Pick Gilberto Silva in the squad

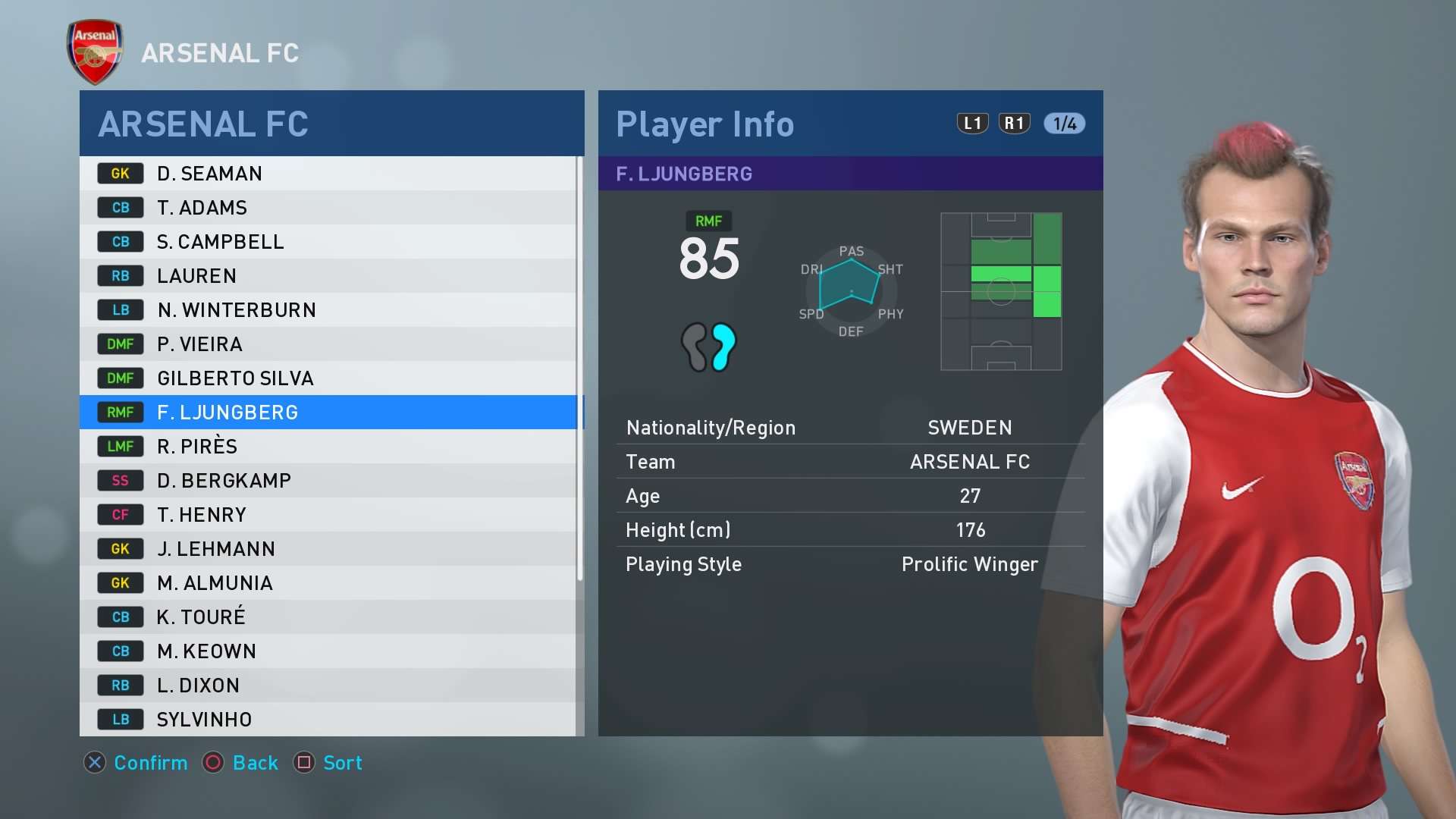(x=328, y=378)
